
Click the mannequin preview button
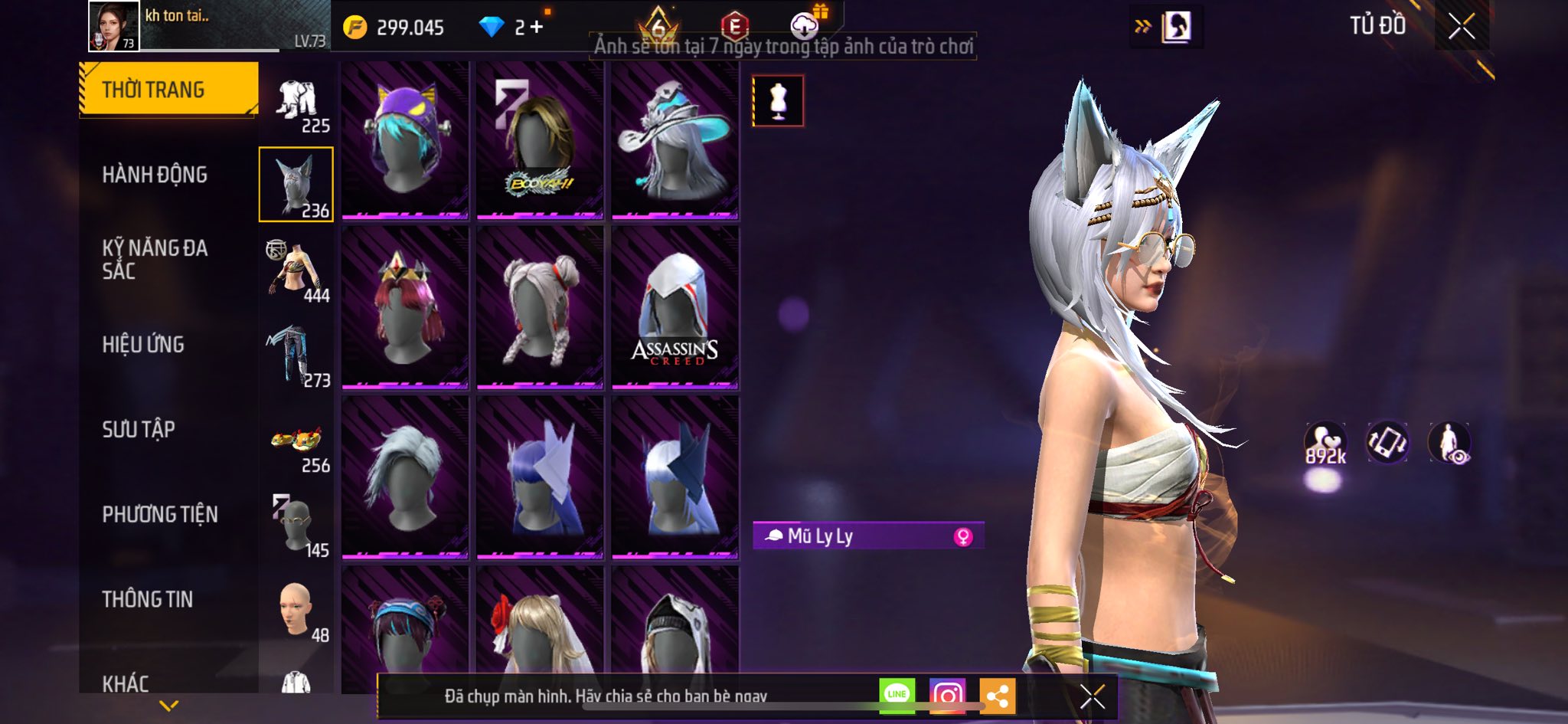778,100
